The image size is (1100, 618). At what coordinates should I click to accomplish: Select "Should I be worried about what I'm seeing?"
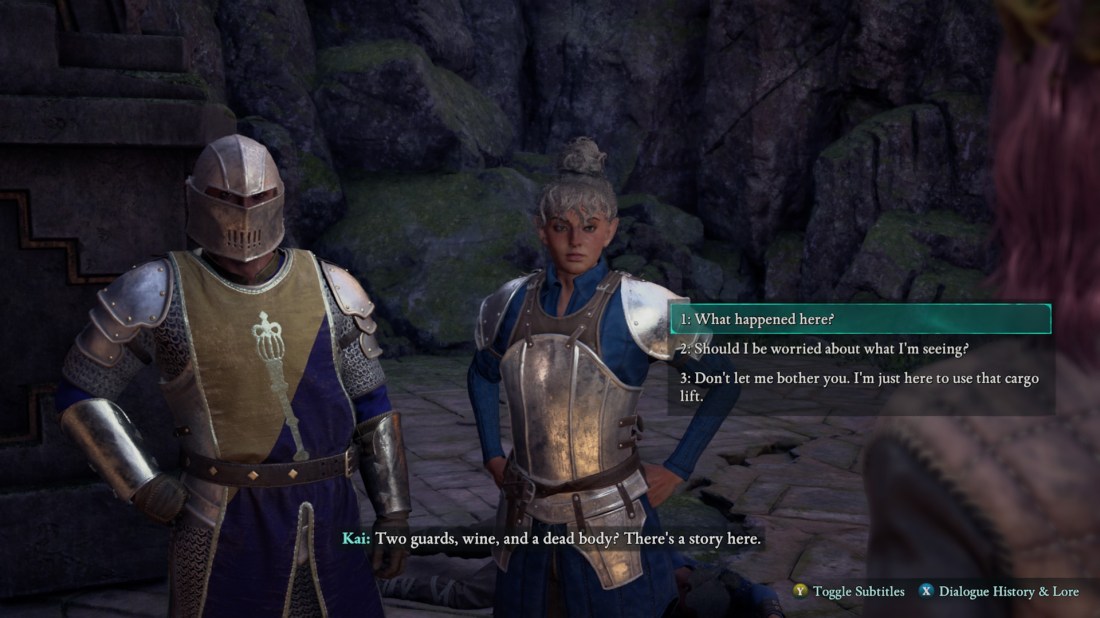tap(860, 348)
